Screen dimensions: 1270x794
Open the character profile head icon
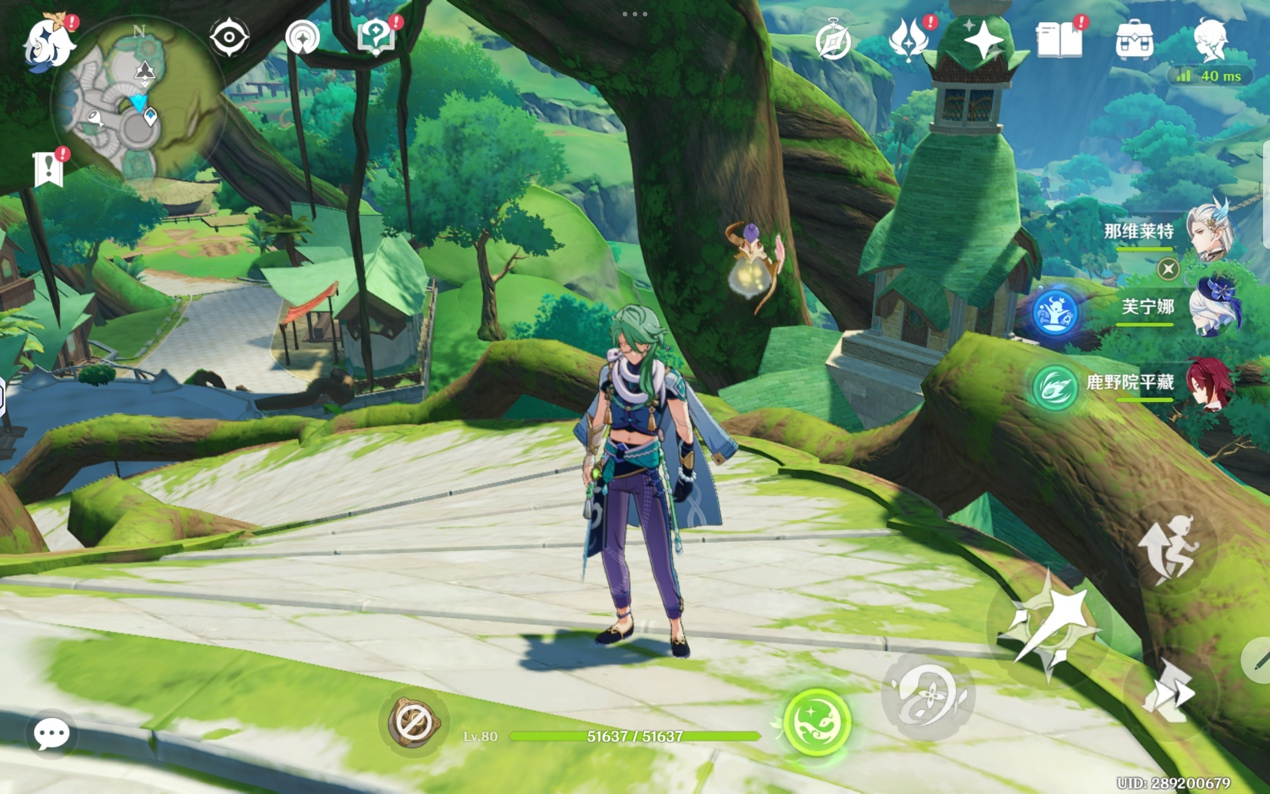[x=1210, y=40]
